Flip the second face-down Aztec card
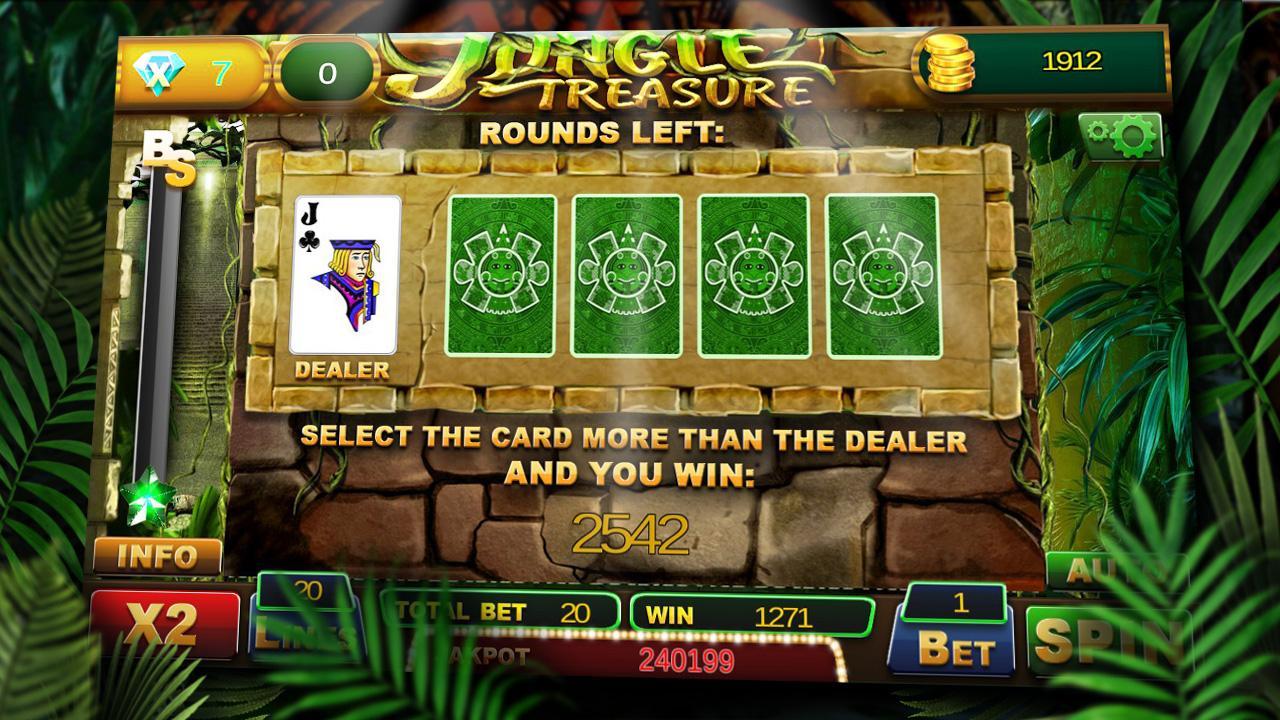The width and height of the screenshot is (1280, 720). [x=624, y=273]
